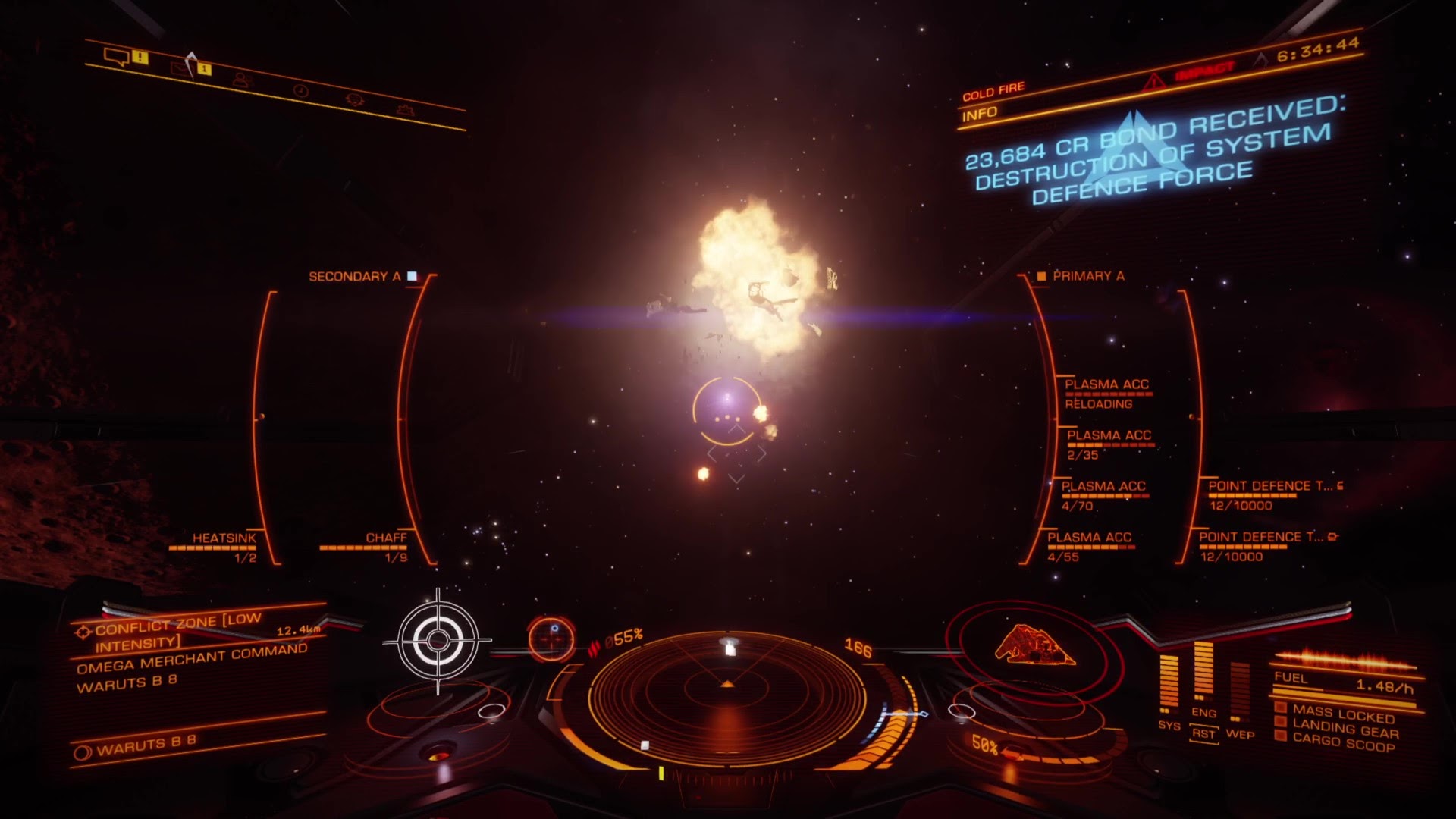Viewport: 1456px width, 819px height.
Task: Click the SYS power distributor bar
Action: [1169, 684]
